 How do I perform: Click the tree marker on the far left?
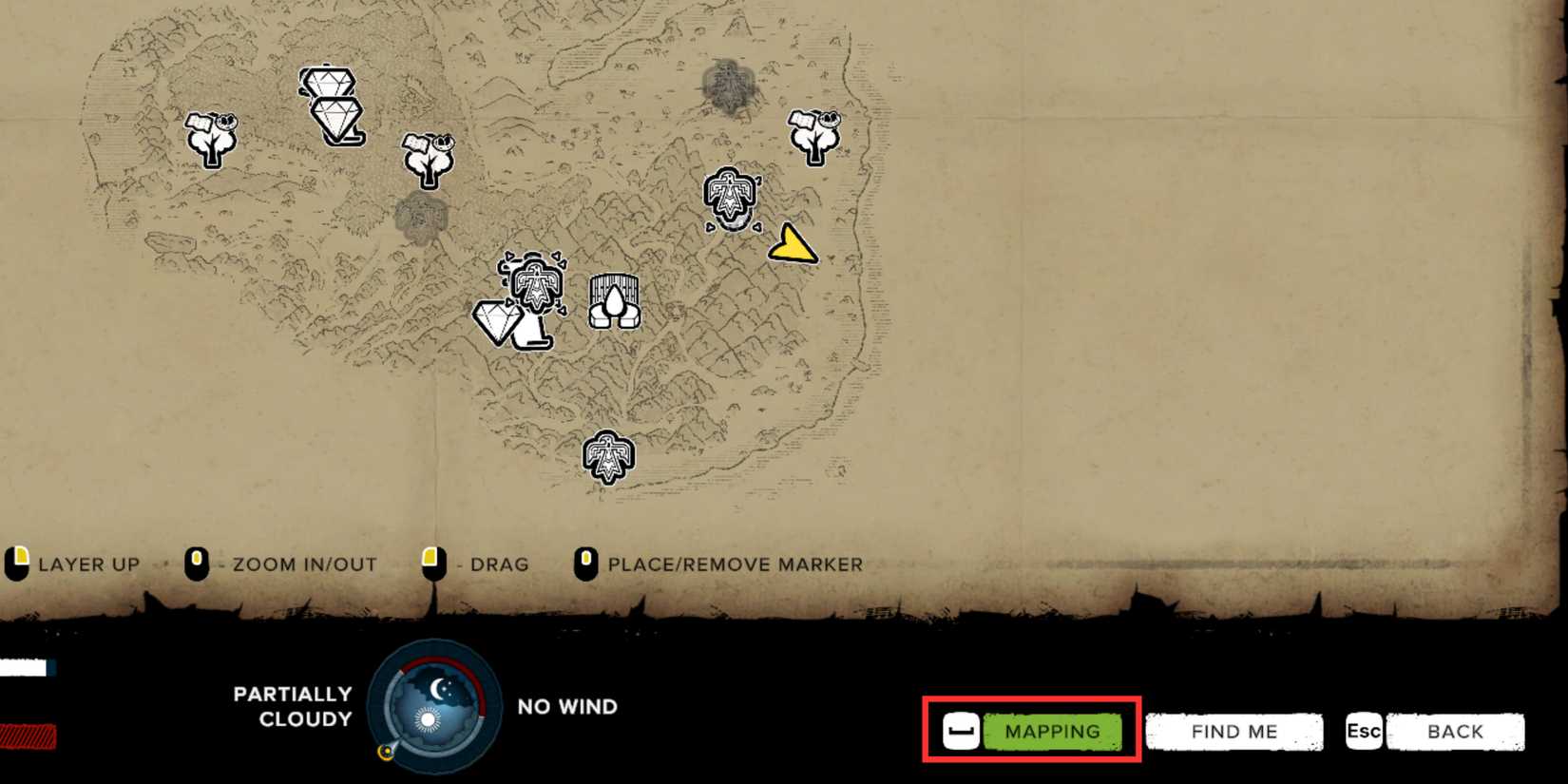coord(214,140)
